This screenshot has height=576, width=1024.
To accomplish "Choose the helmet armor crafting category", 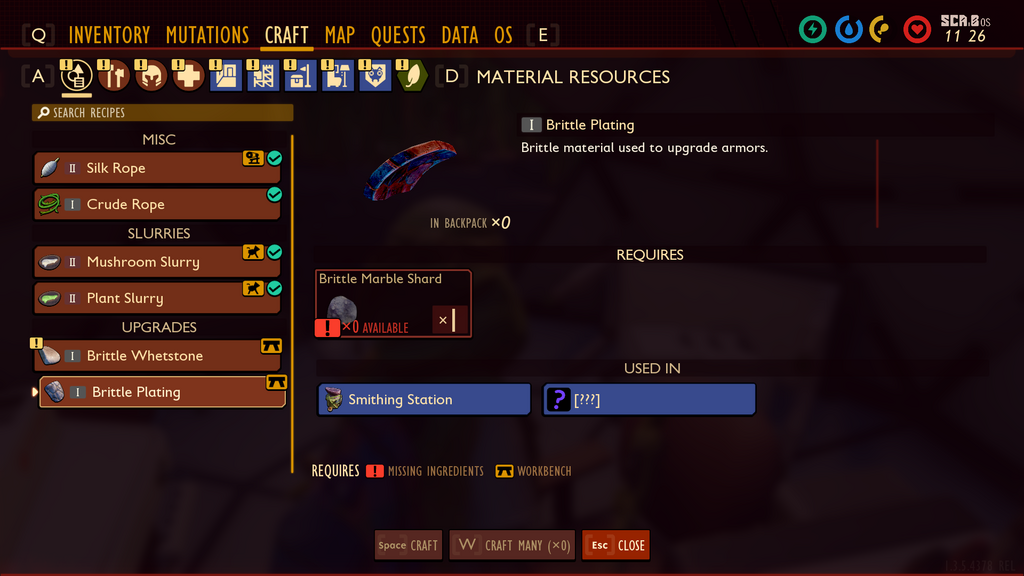I will coord(151,76).
